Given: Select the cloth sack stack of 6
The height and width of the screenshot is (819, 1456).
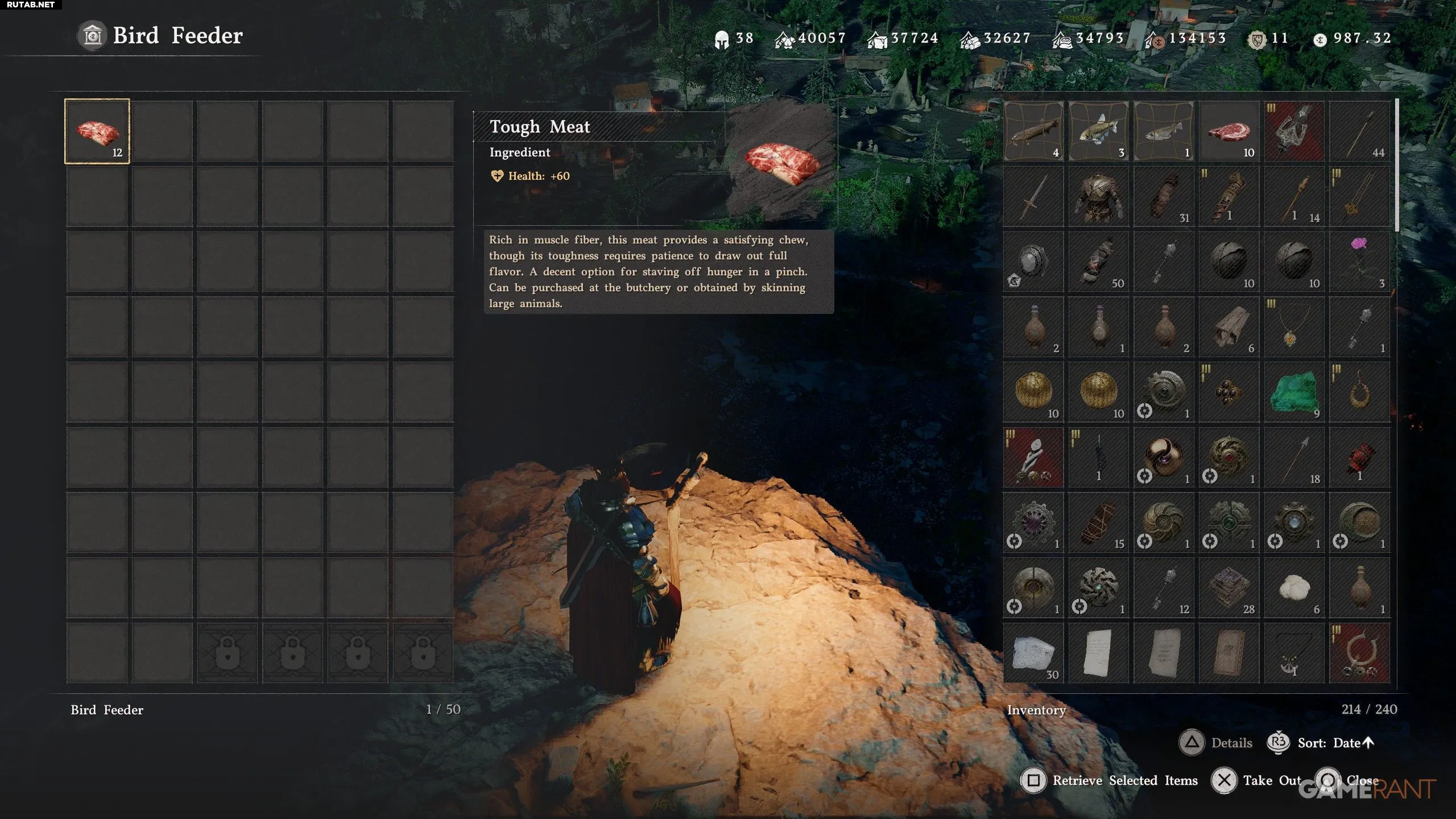Looking at the screenshot, I should tap(1228, 327).
